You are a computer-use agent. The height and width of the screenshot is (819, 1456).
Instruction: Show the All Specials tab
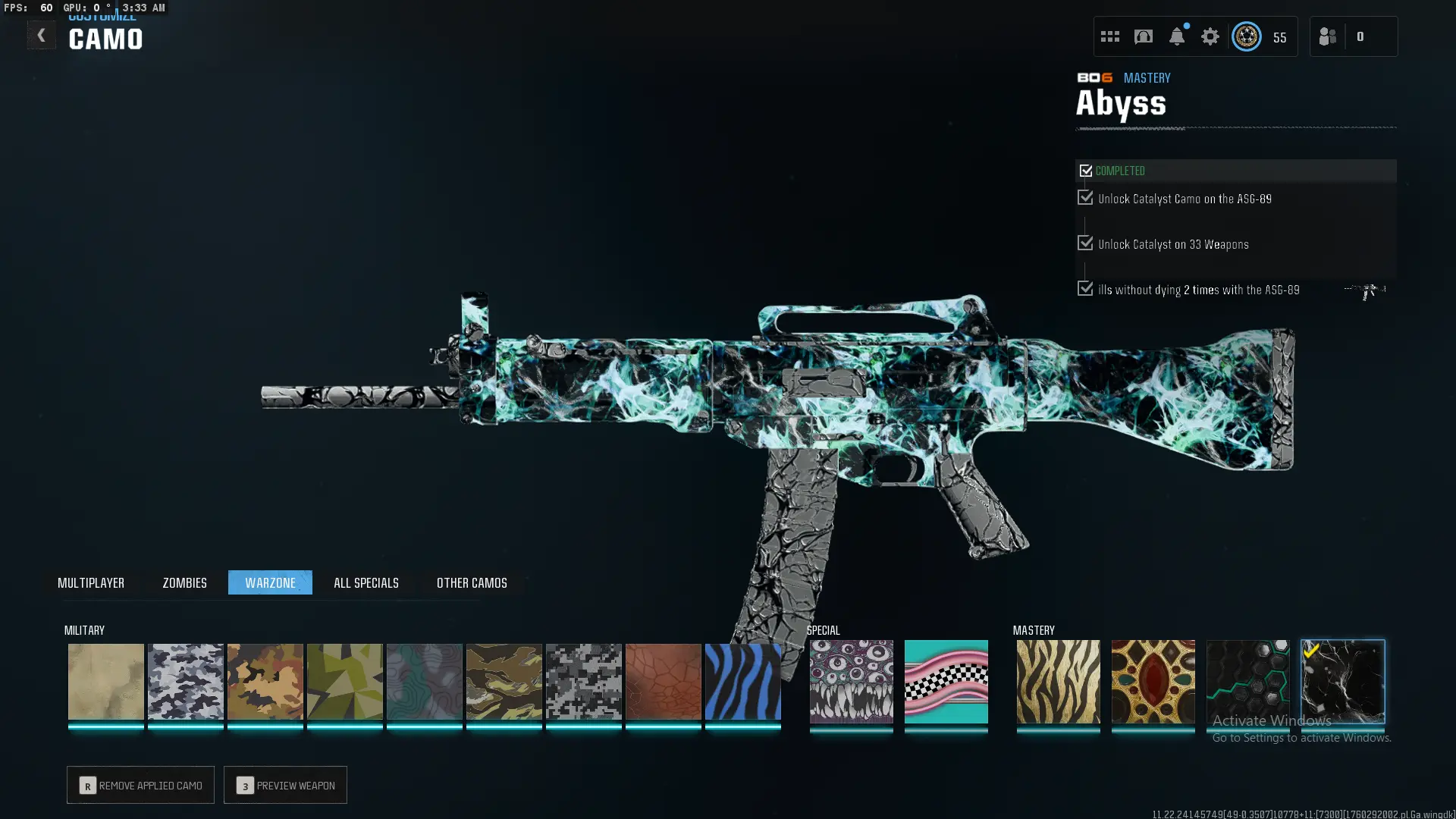click(366, 582)
